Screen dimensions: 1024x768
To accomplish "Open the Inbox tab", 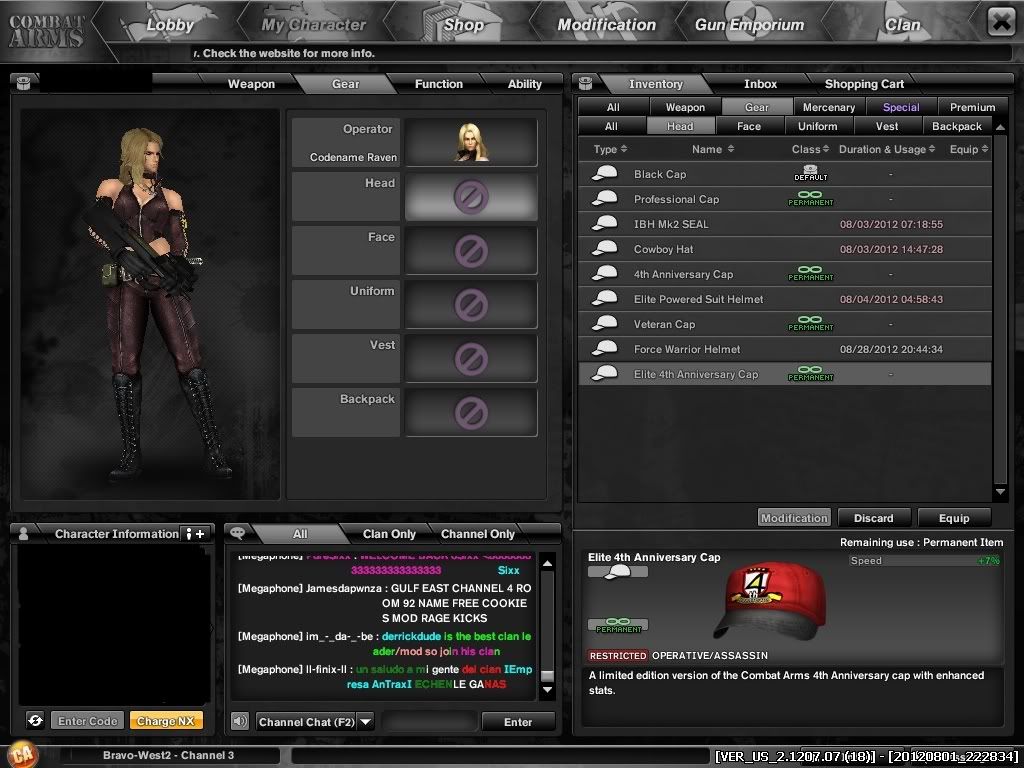I will (x=760, y=84).
